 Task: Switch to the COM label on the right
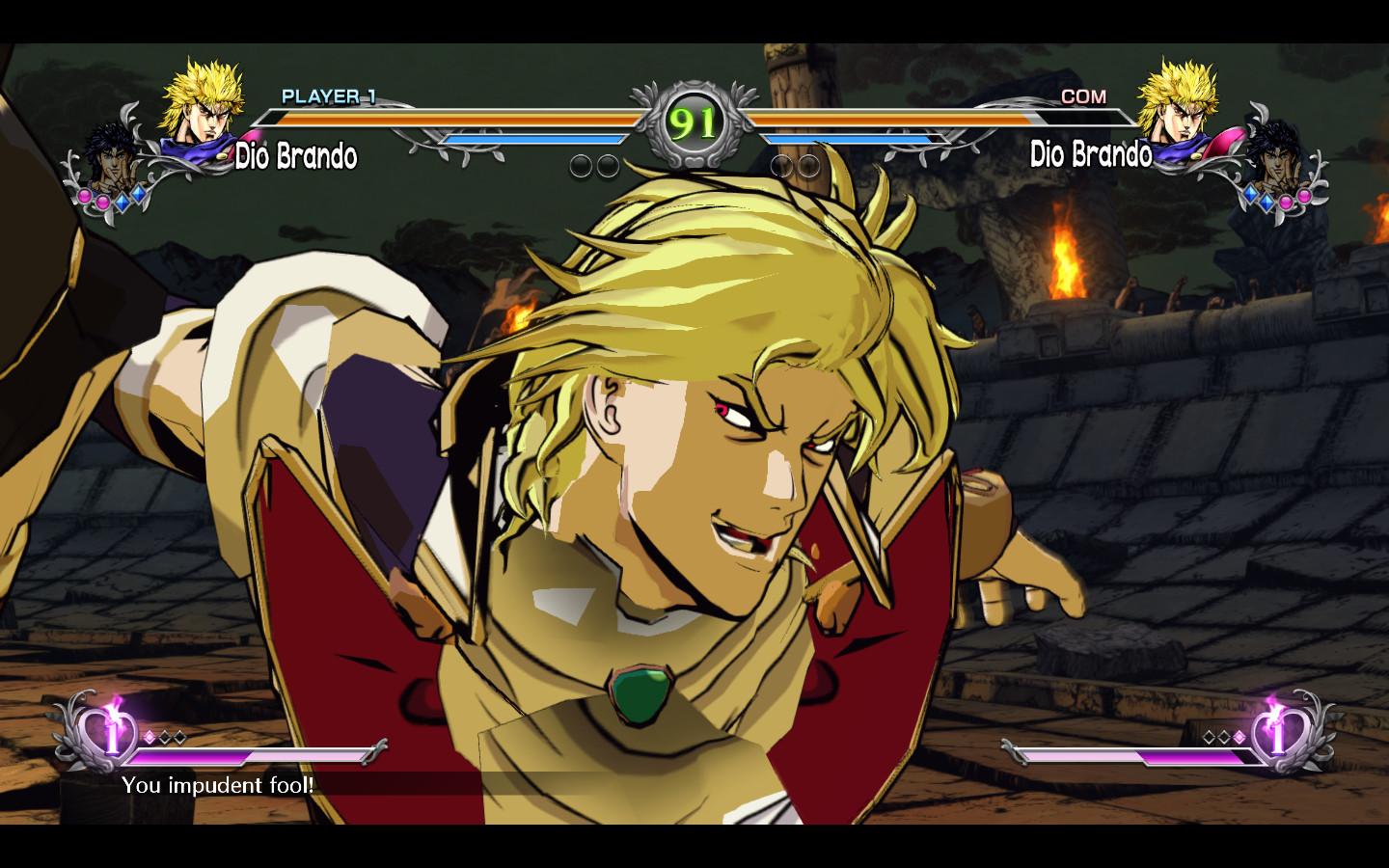pos(1084,95)
